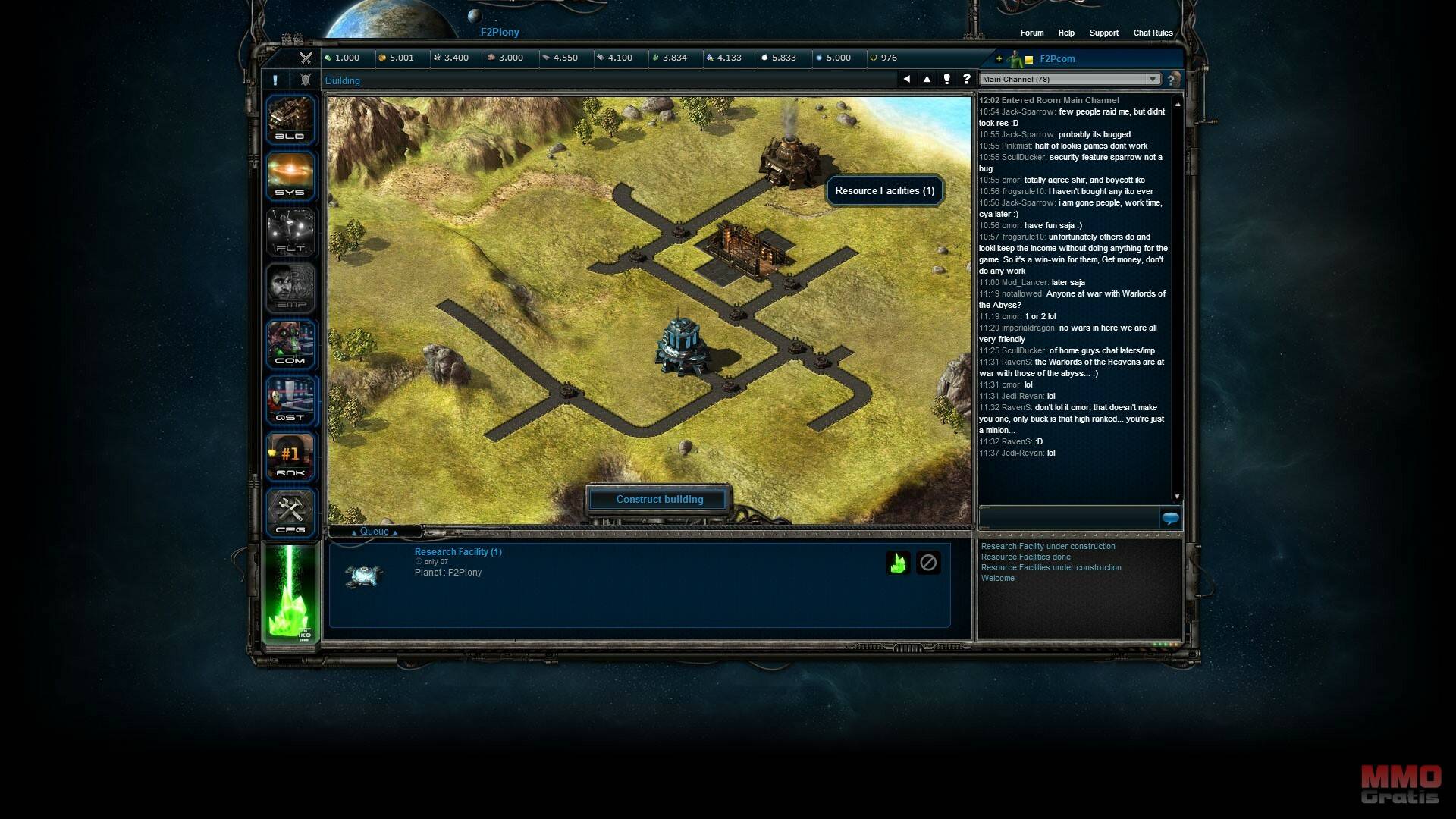Open the Chat Rules link
Viewport: 1456px width, 819px height.
tap(1153, 33)
